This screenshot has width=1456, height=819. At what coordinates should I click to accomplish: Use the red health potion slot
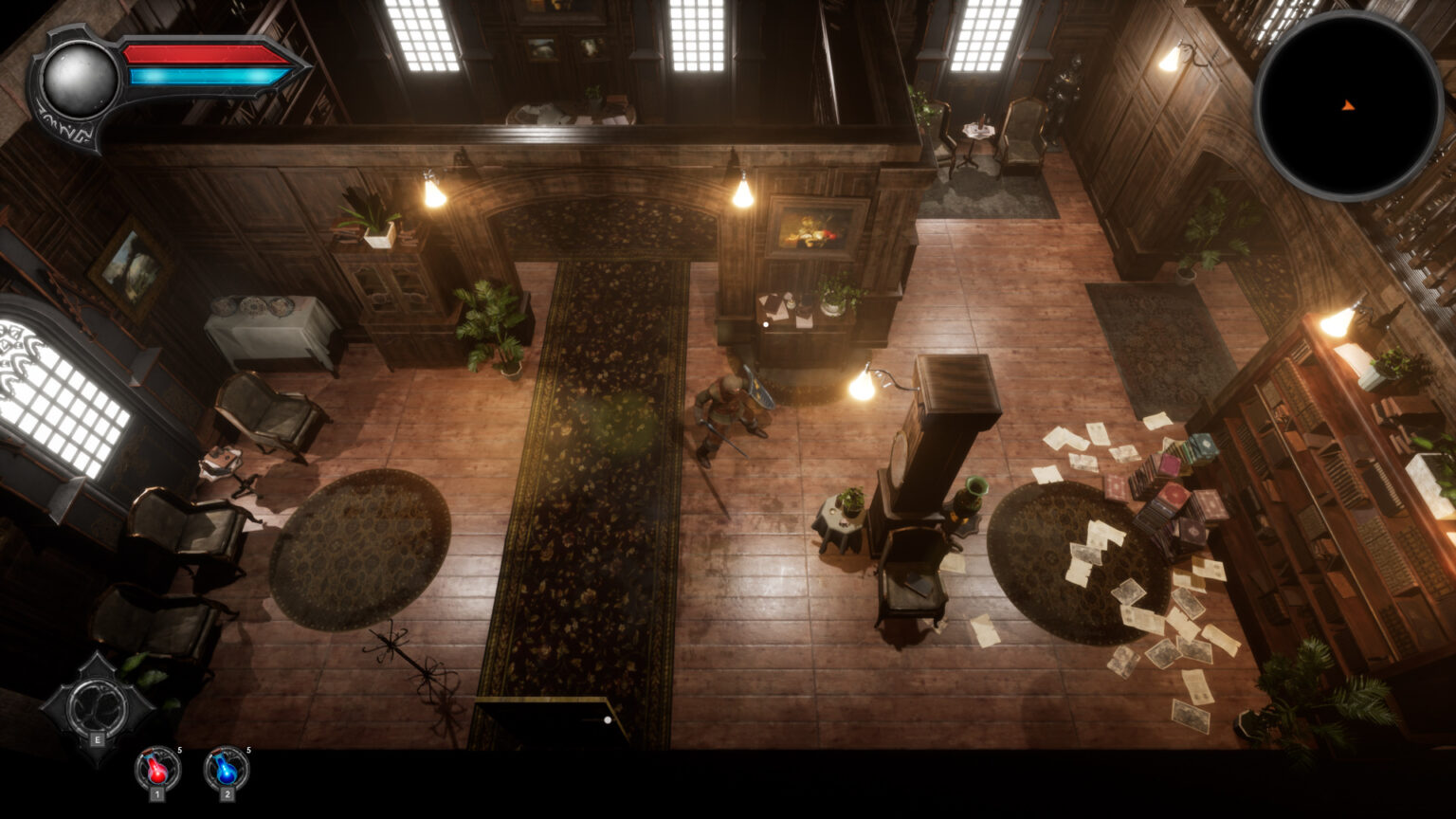point(157,769)
